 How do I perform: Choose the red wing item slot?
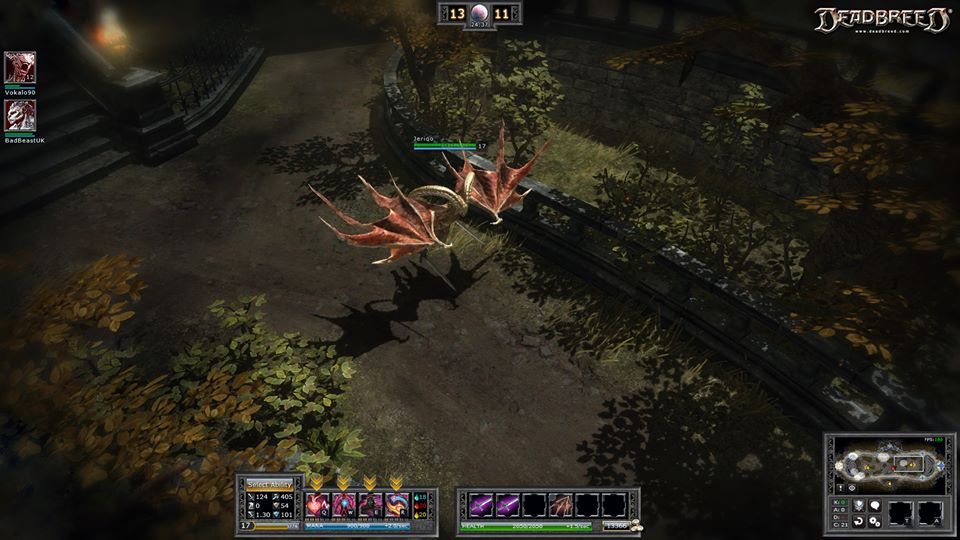561,505
